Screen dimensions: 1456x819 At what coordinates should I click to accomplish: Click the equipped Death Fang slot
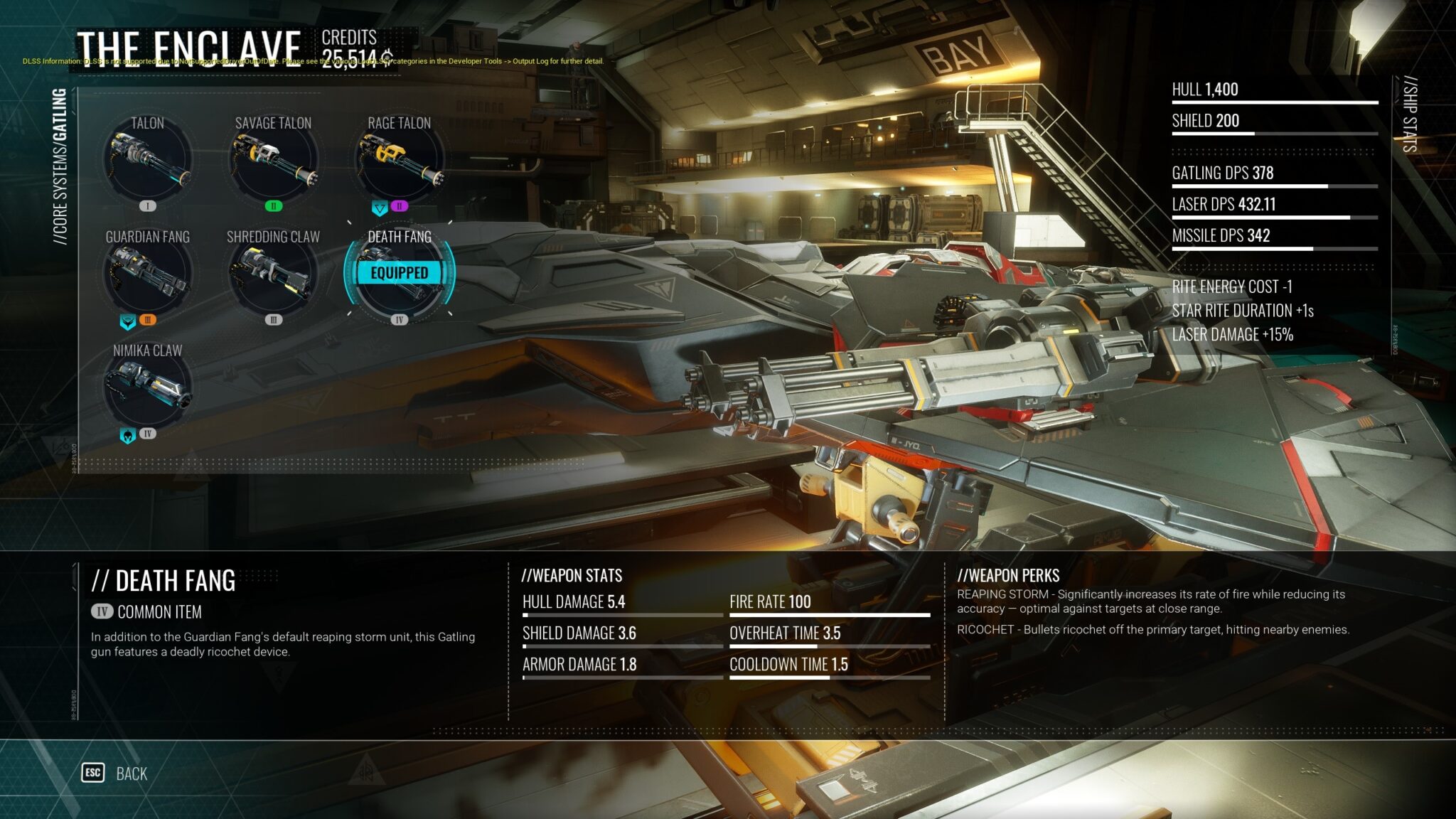tap(399, 275)
